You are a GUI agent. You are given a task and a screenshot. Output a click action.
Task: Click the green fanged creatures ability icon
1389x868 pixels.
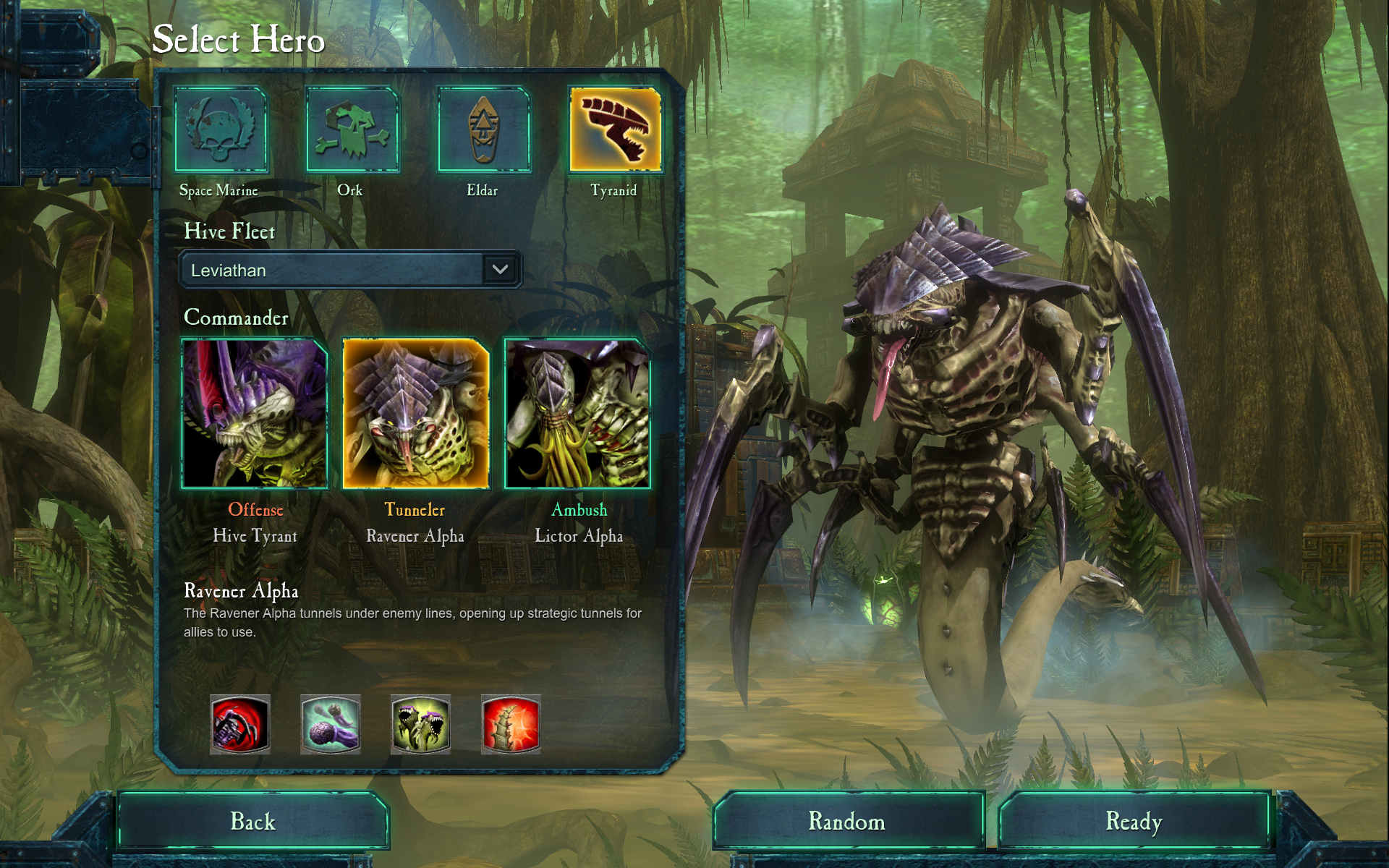coord(421,724)
